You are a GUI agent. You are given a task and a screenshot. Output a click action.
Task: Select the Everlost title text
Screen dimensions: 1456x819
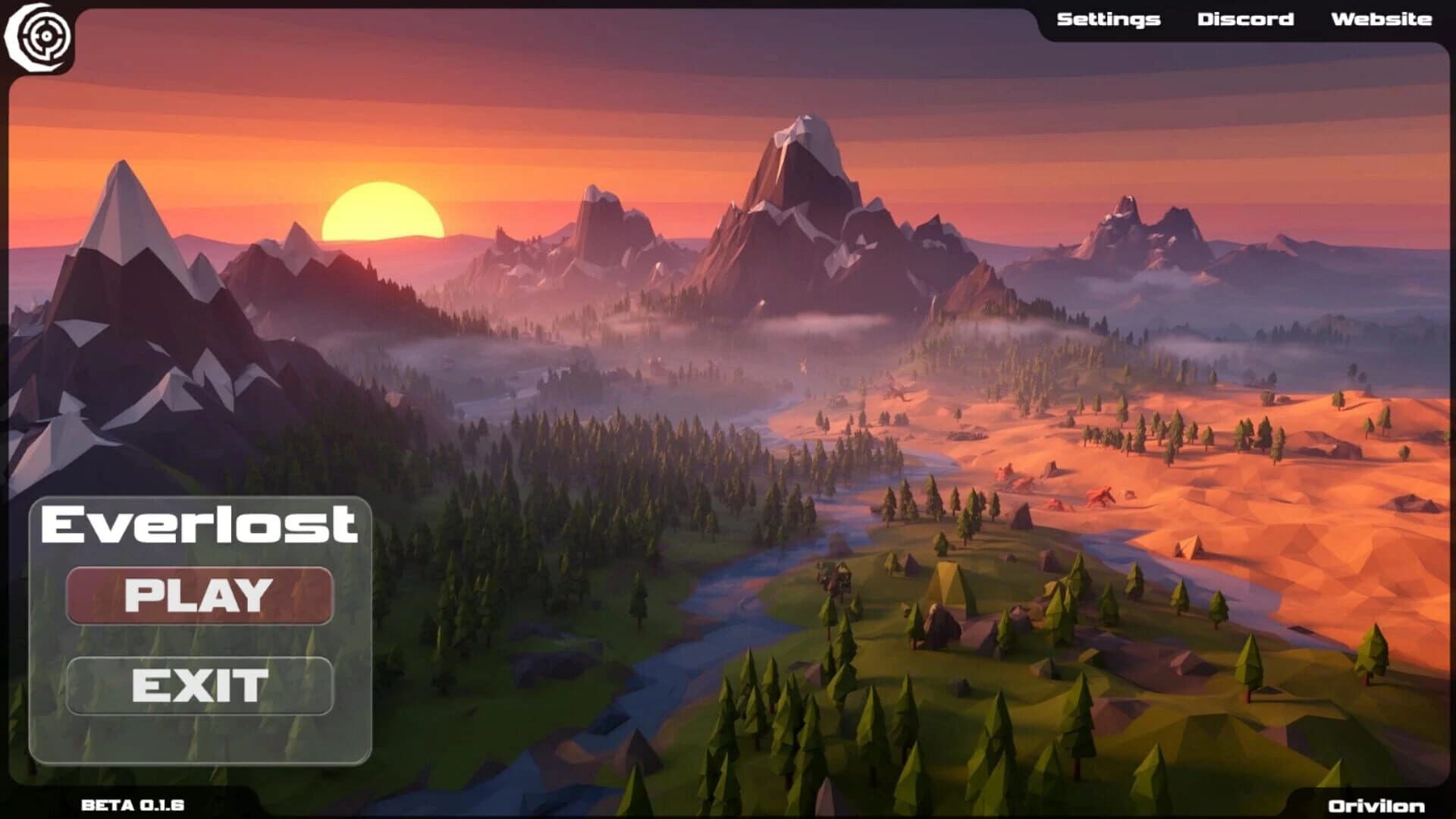(x=201, y=523)
